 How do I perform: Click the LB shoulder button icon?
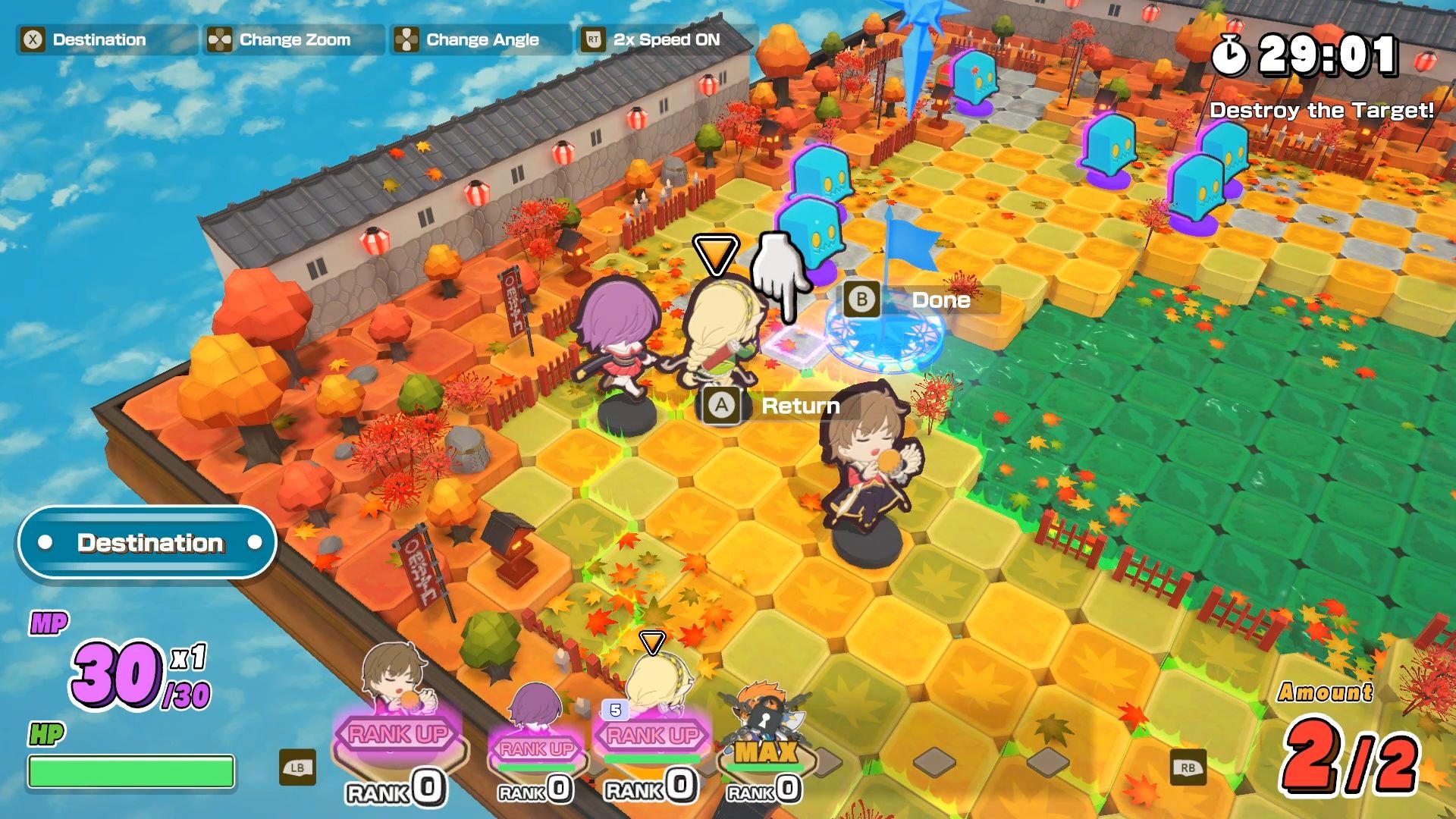tap(298, 767)
